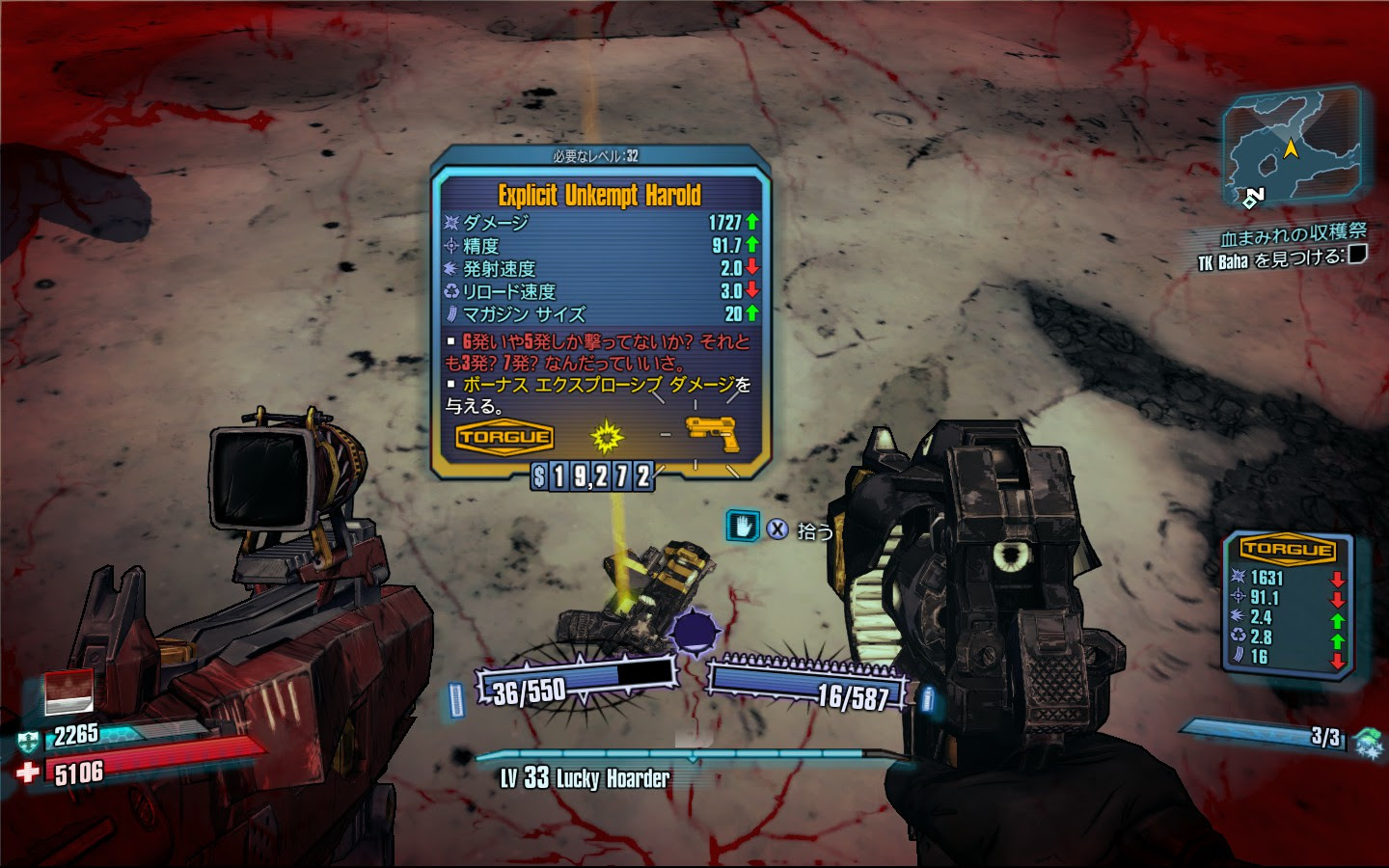This screenshot has height=868, width=1389.
Task: Click the grenade icon beside 3/3
Action: click(1368, 742)
